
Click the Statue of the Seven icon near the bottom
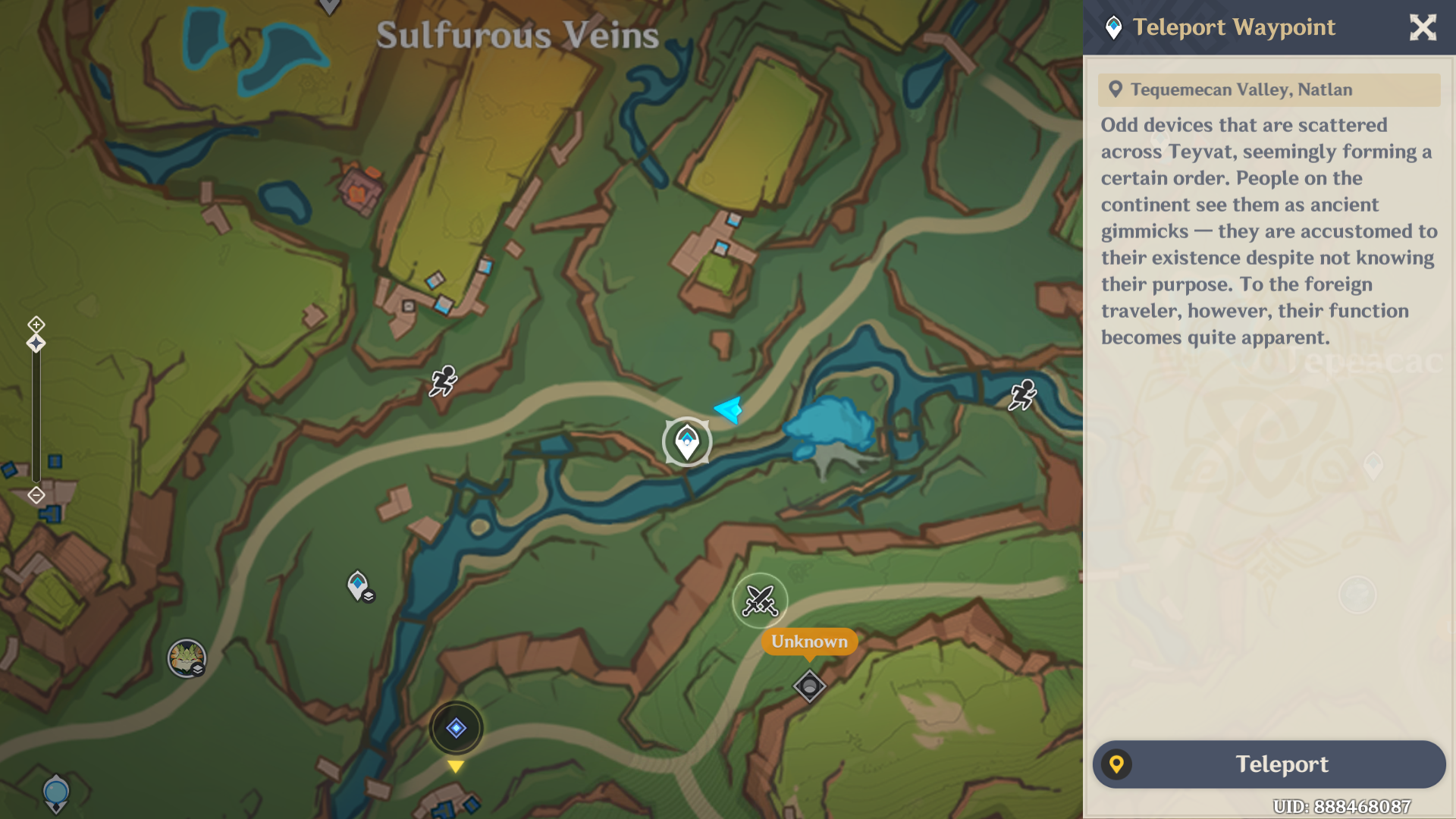tap(456, 726)
